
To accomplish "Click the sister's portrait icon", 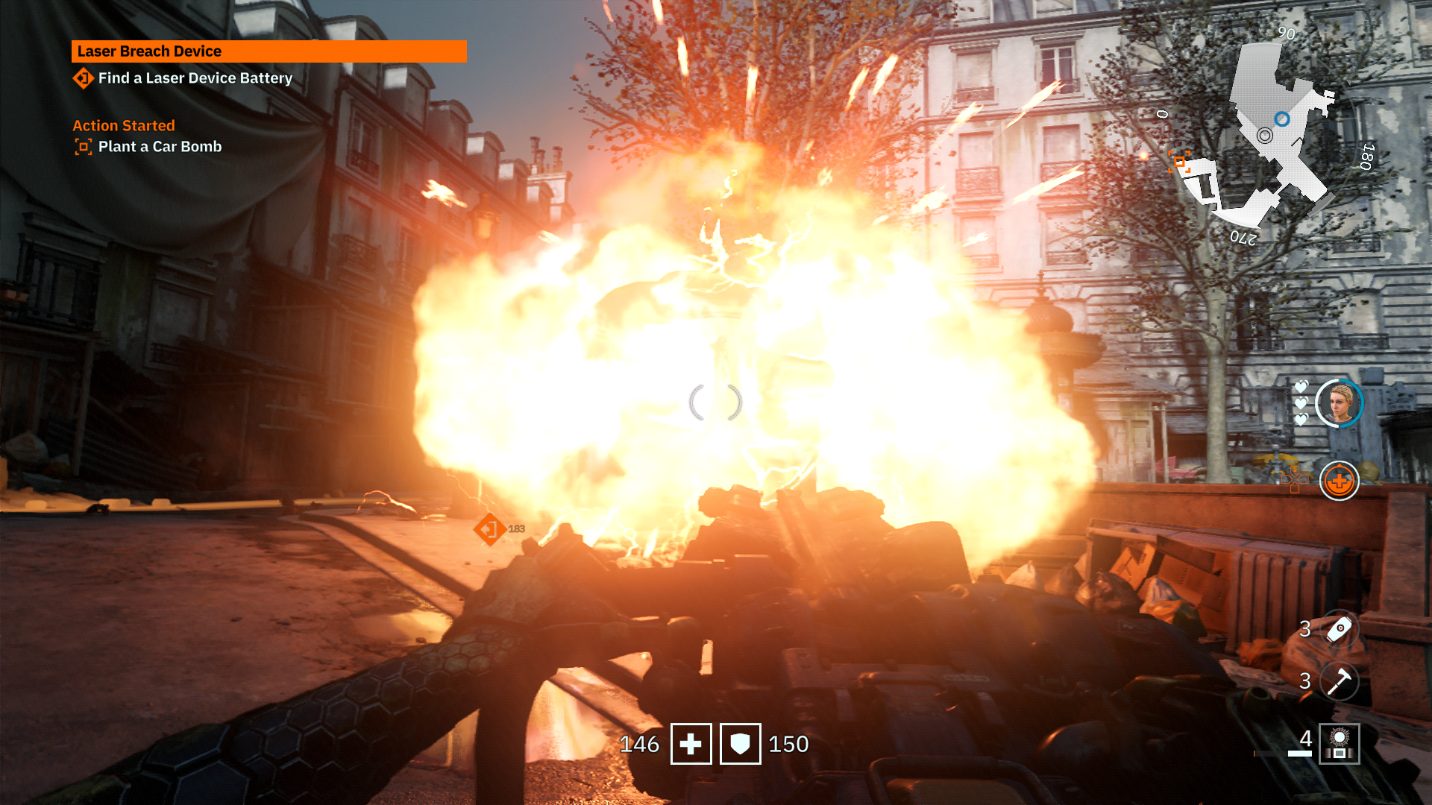I will (x=1338, y=403).
